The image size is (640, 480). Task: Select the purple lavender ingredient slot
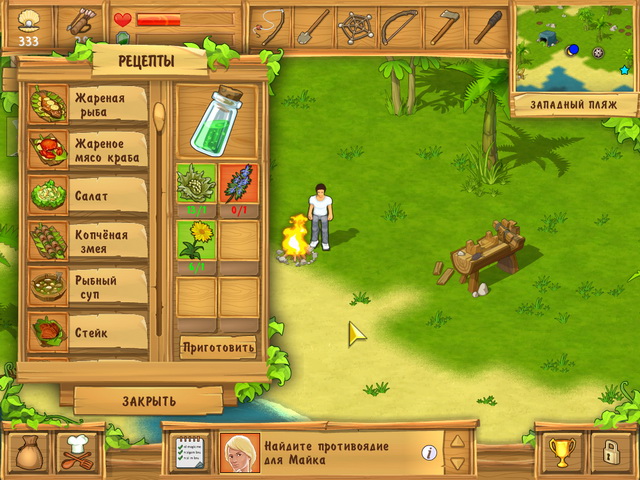239,185
